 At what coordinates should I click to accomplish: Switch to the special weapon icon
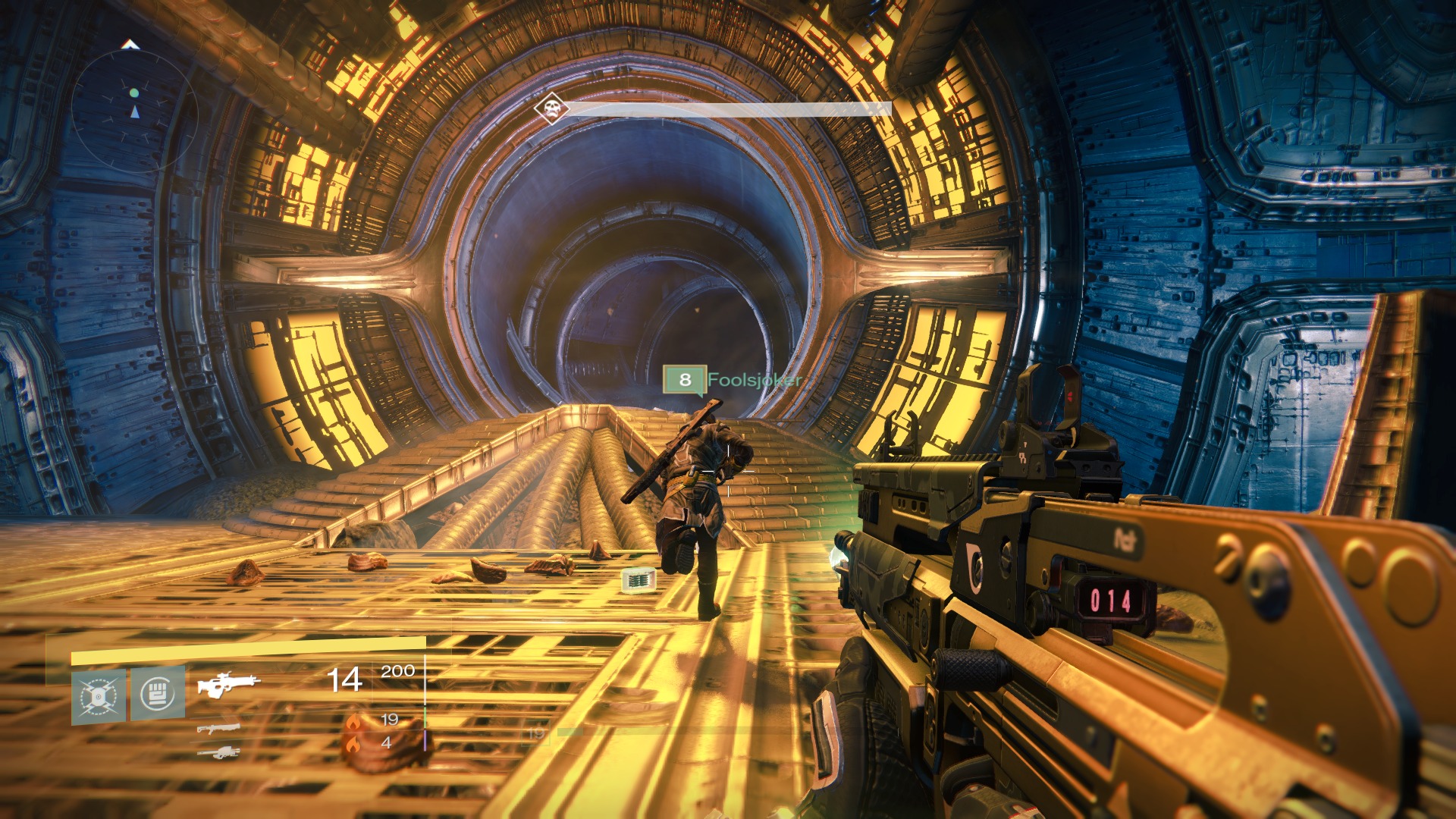(x=218, y=729)
